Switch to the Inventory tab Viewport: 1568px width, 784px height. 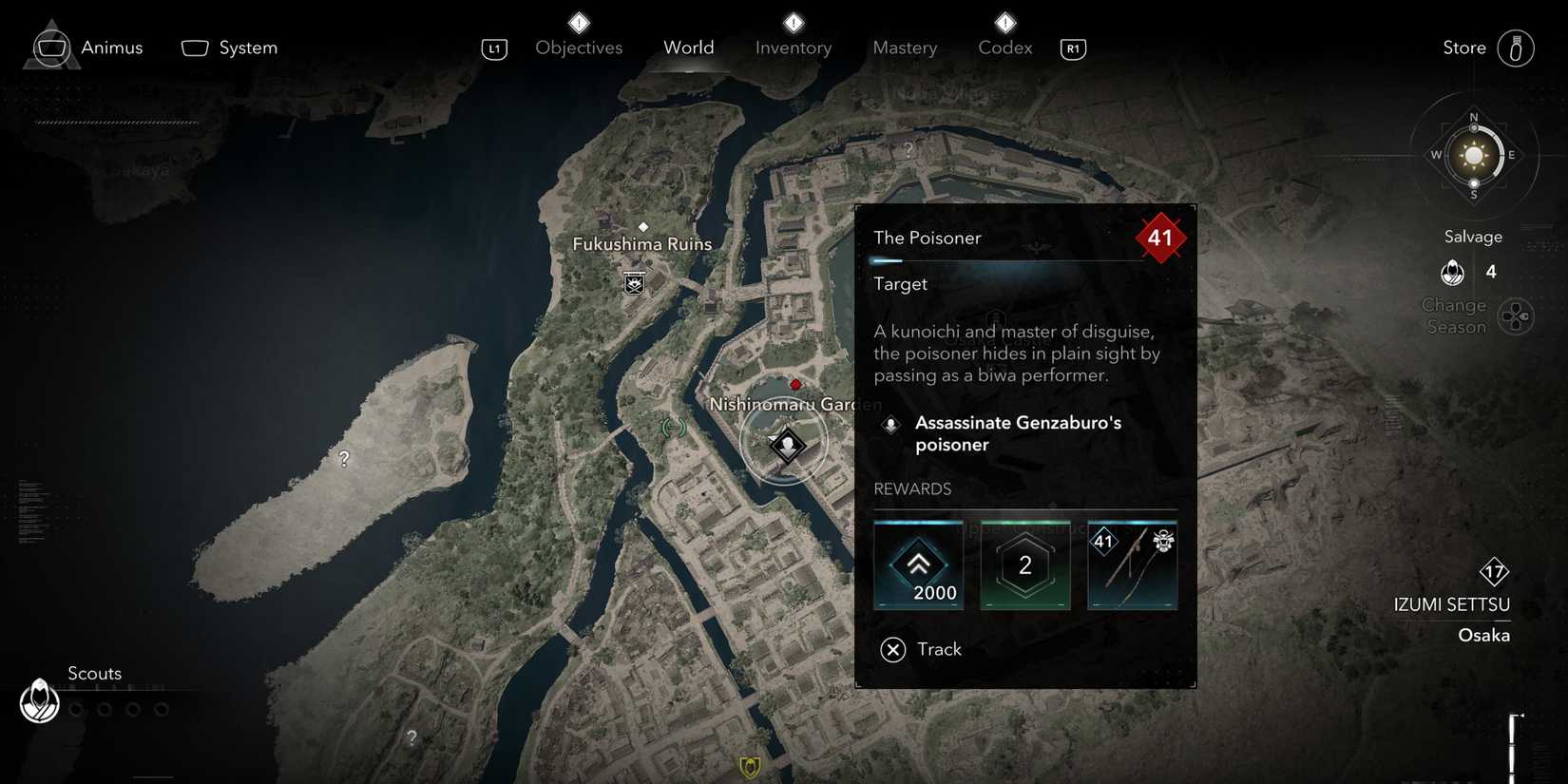tap(794, 48)
